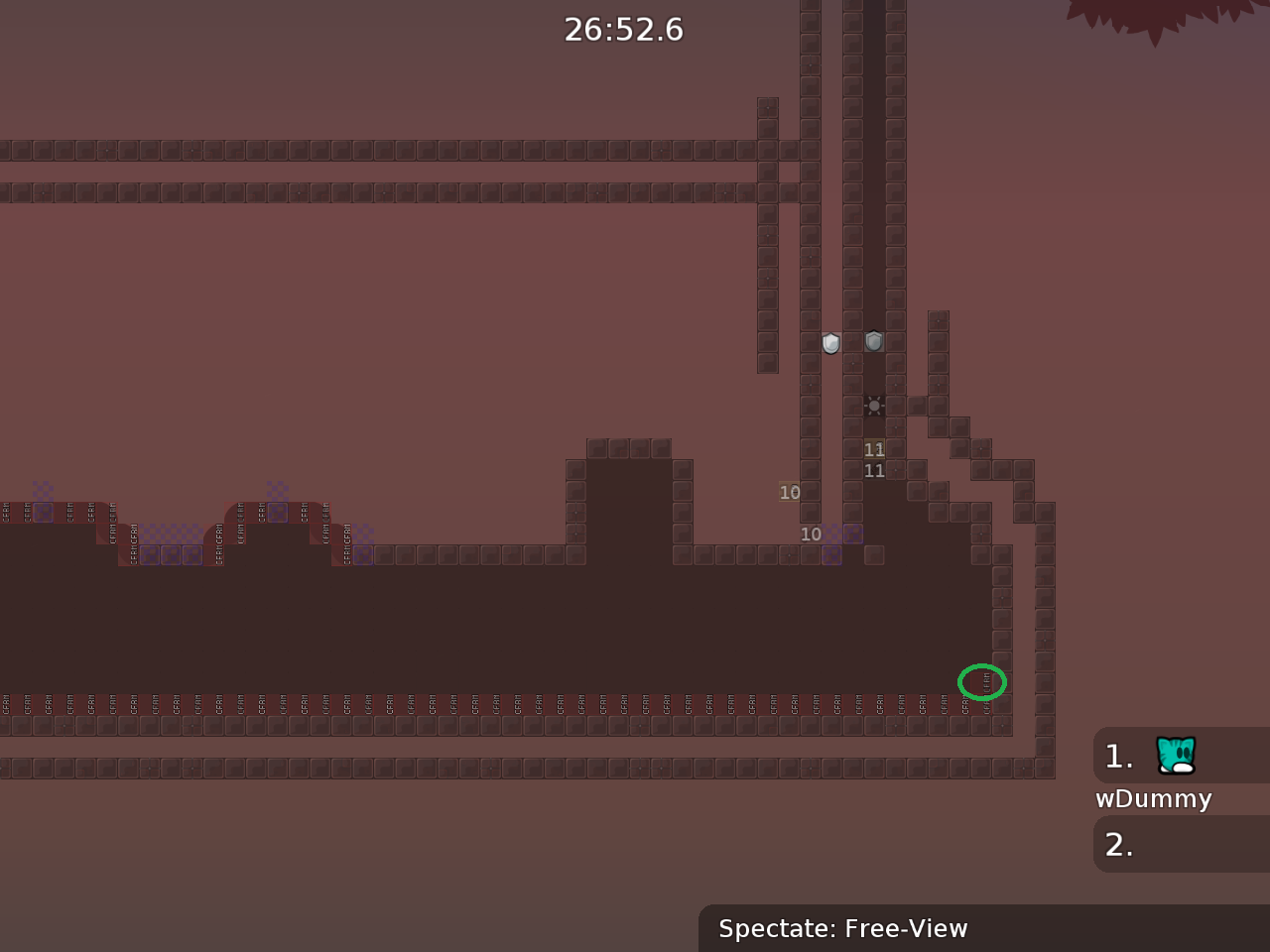
Task: Toggle the green circled finish marker
Action: click(982, 682)
